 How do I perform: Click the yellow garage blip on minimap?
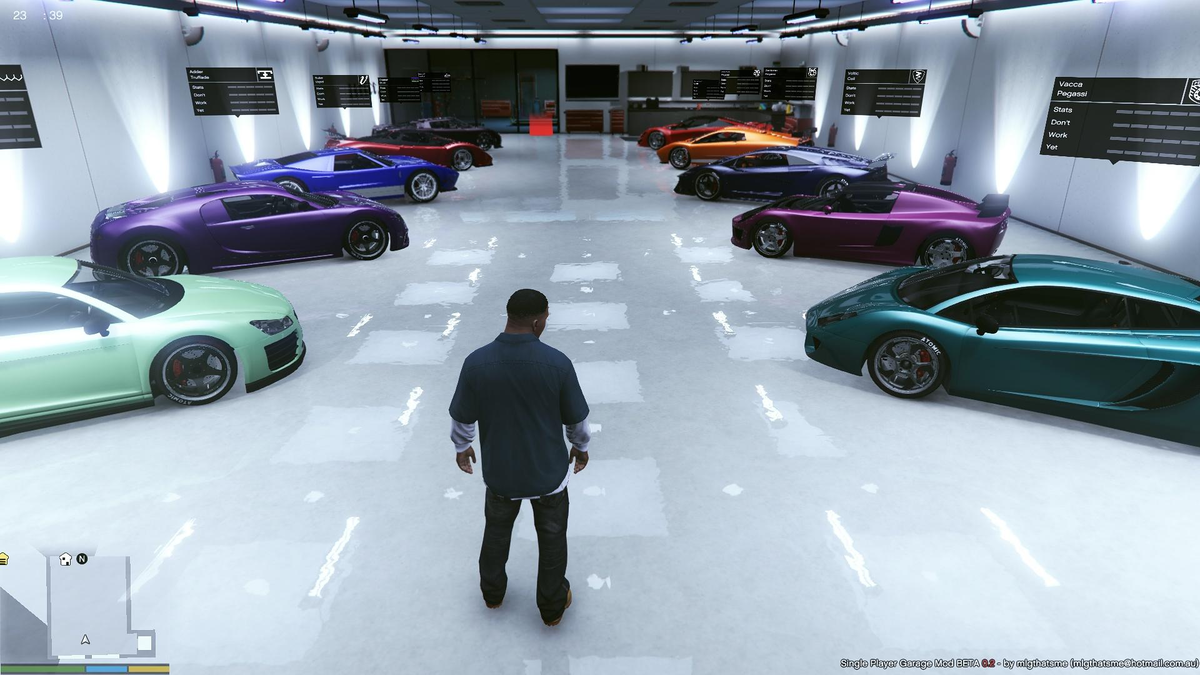coord(4,558)
